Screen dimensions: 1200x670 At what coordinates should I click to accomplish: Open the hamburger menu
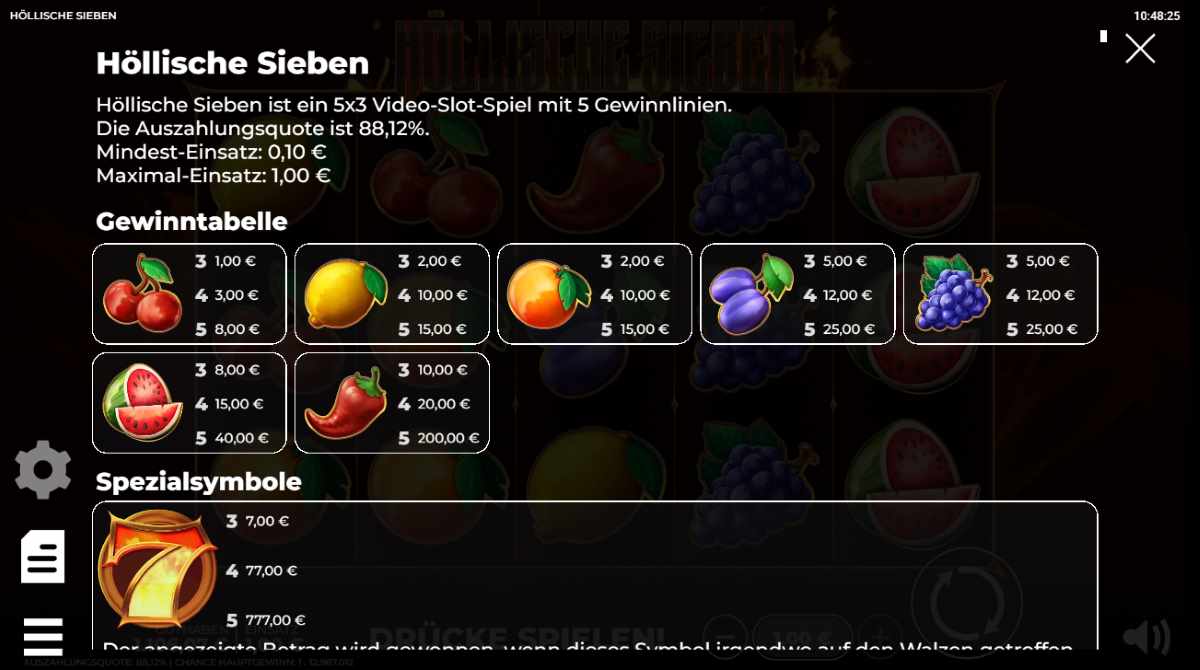point(43,636)
